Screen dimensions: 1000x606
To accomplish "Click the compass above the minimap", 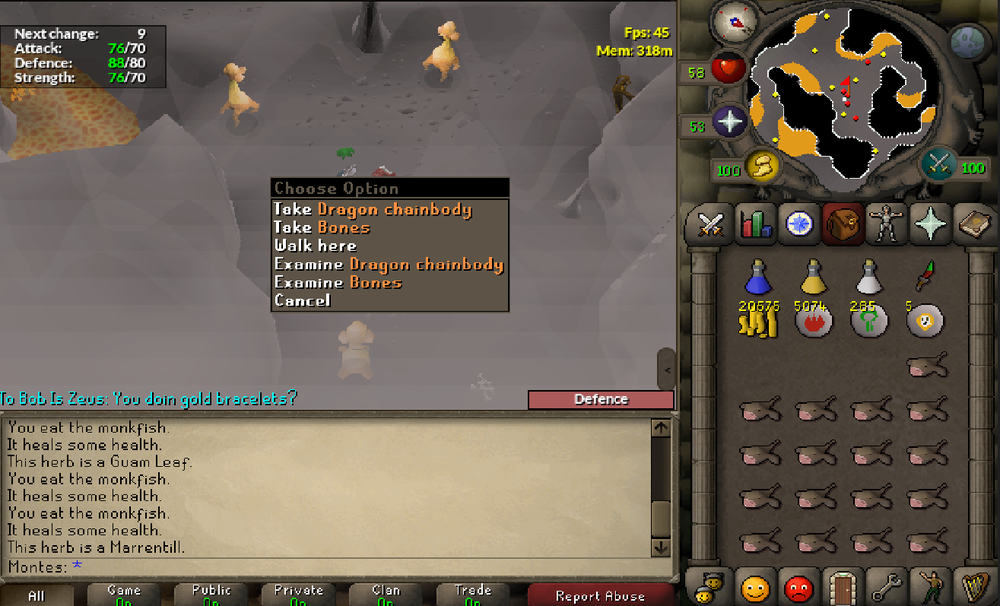I will (x=734, y=22).
